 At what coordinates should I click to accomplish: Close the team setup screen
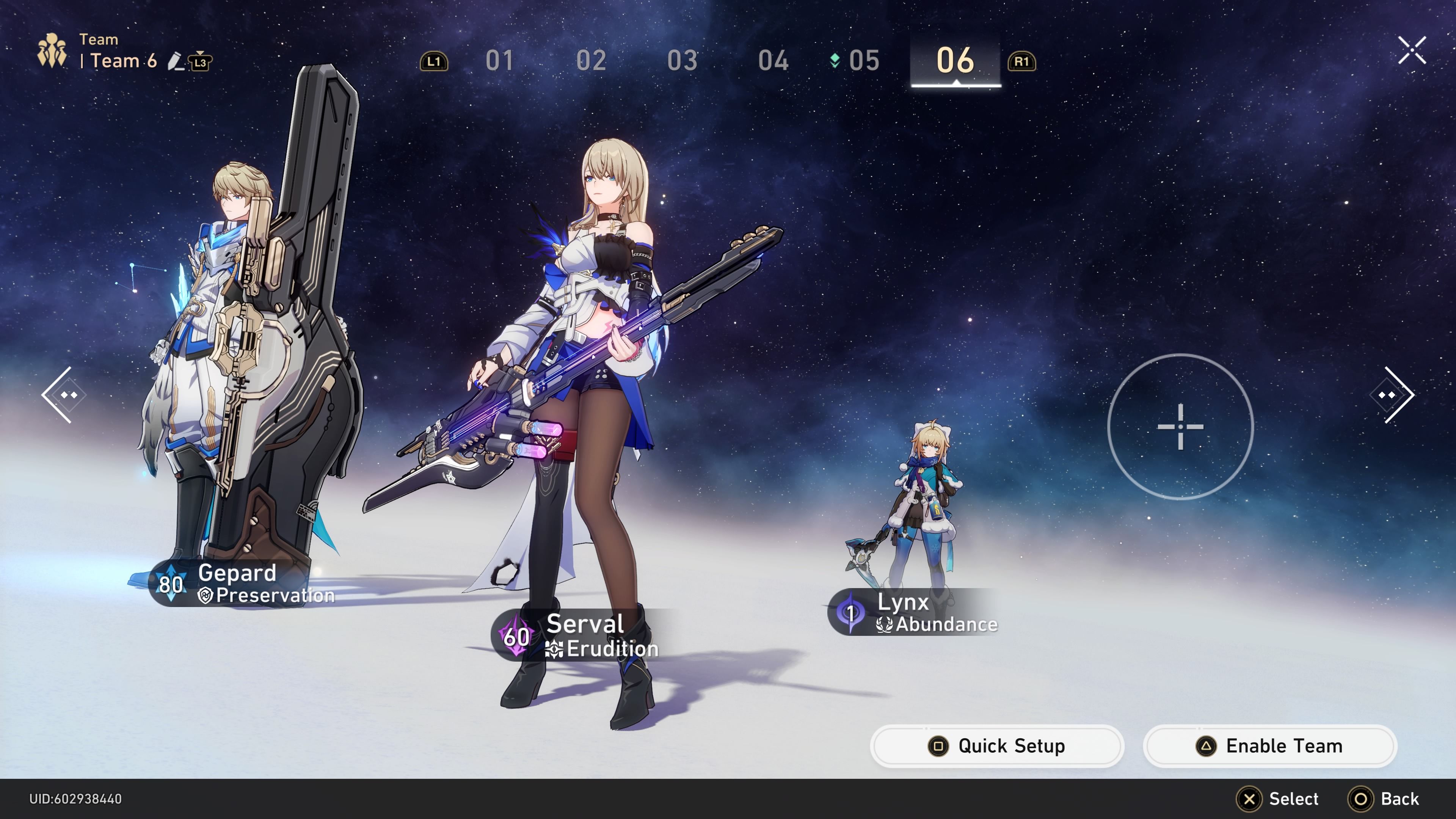[x=1411, y=51]
